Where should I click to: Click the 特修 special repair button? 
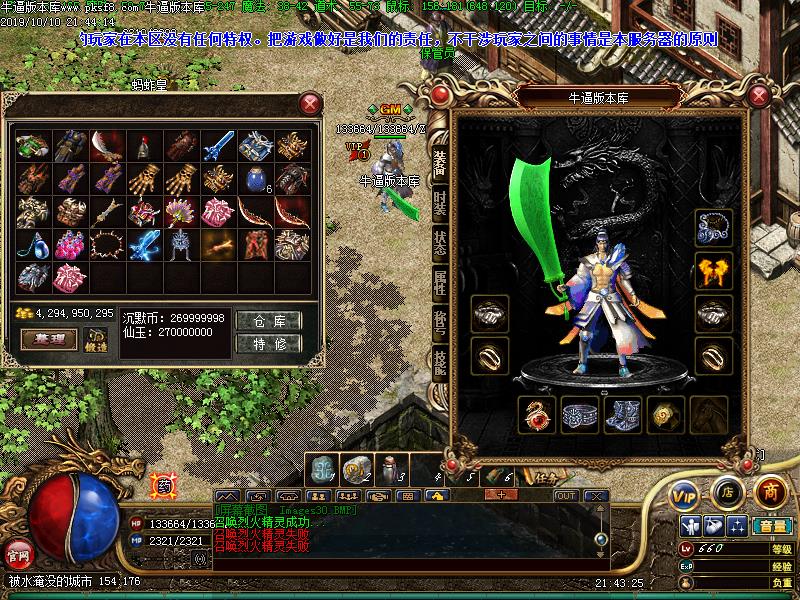click(269, 344)
